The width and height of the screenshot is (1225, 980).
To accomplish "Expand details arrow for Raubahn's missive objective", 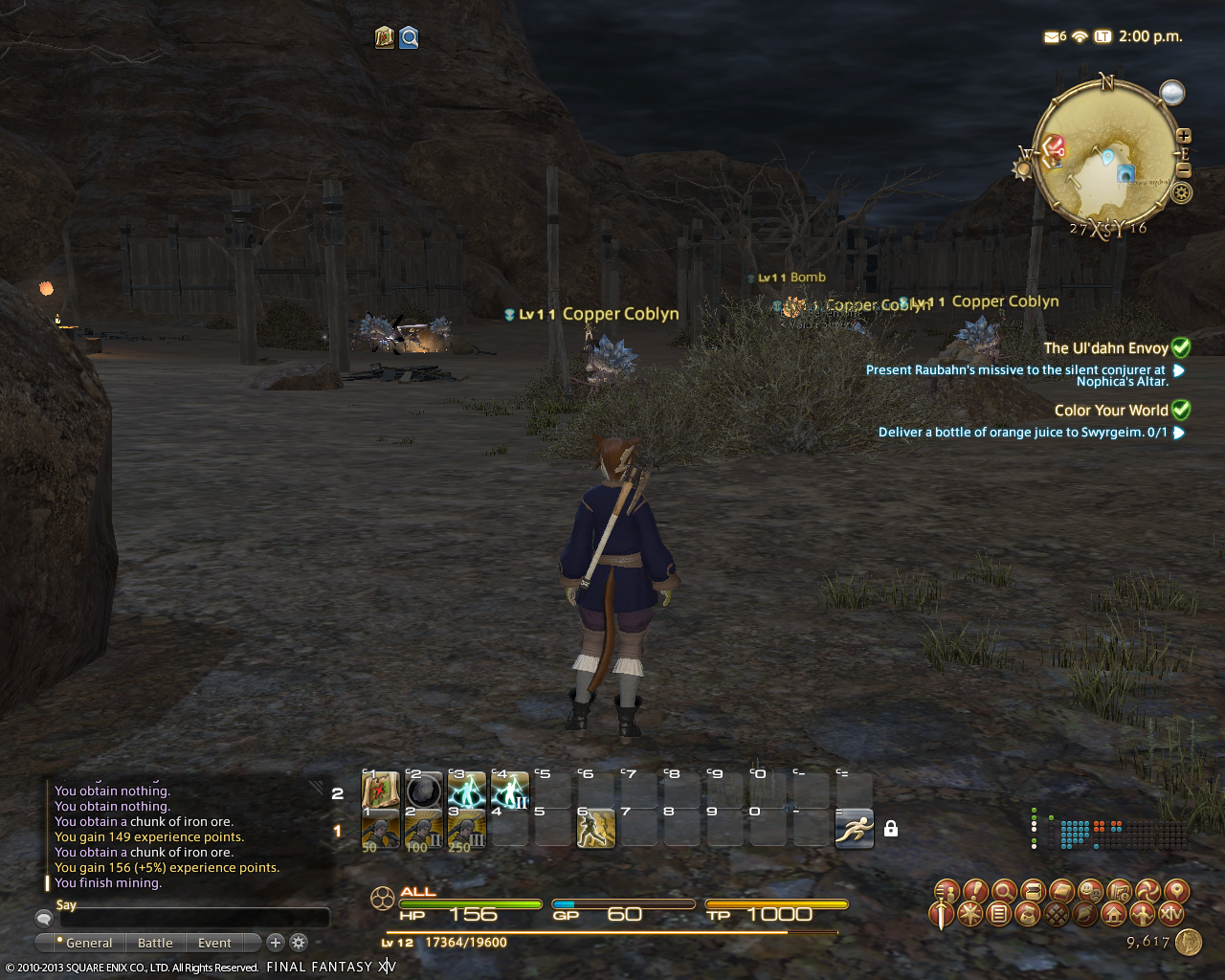I will click(x=1178, y=369).
